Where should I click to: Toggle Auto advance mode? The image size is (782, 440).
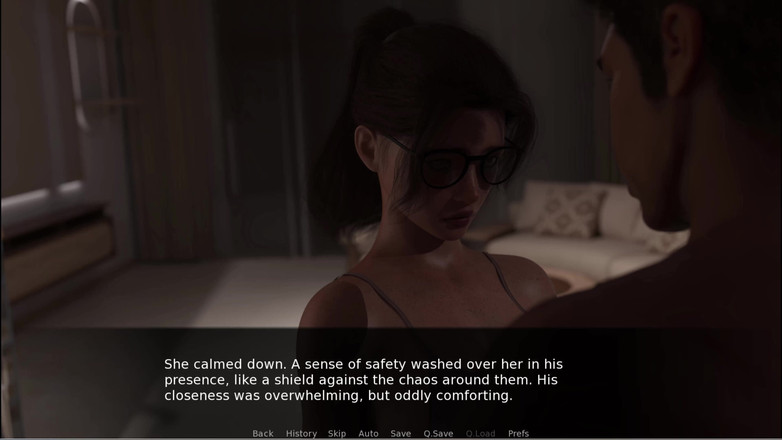(x=368, y=433)
